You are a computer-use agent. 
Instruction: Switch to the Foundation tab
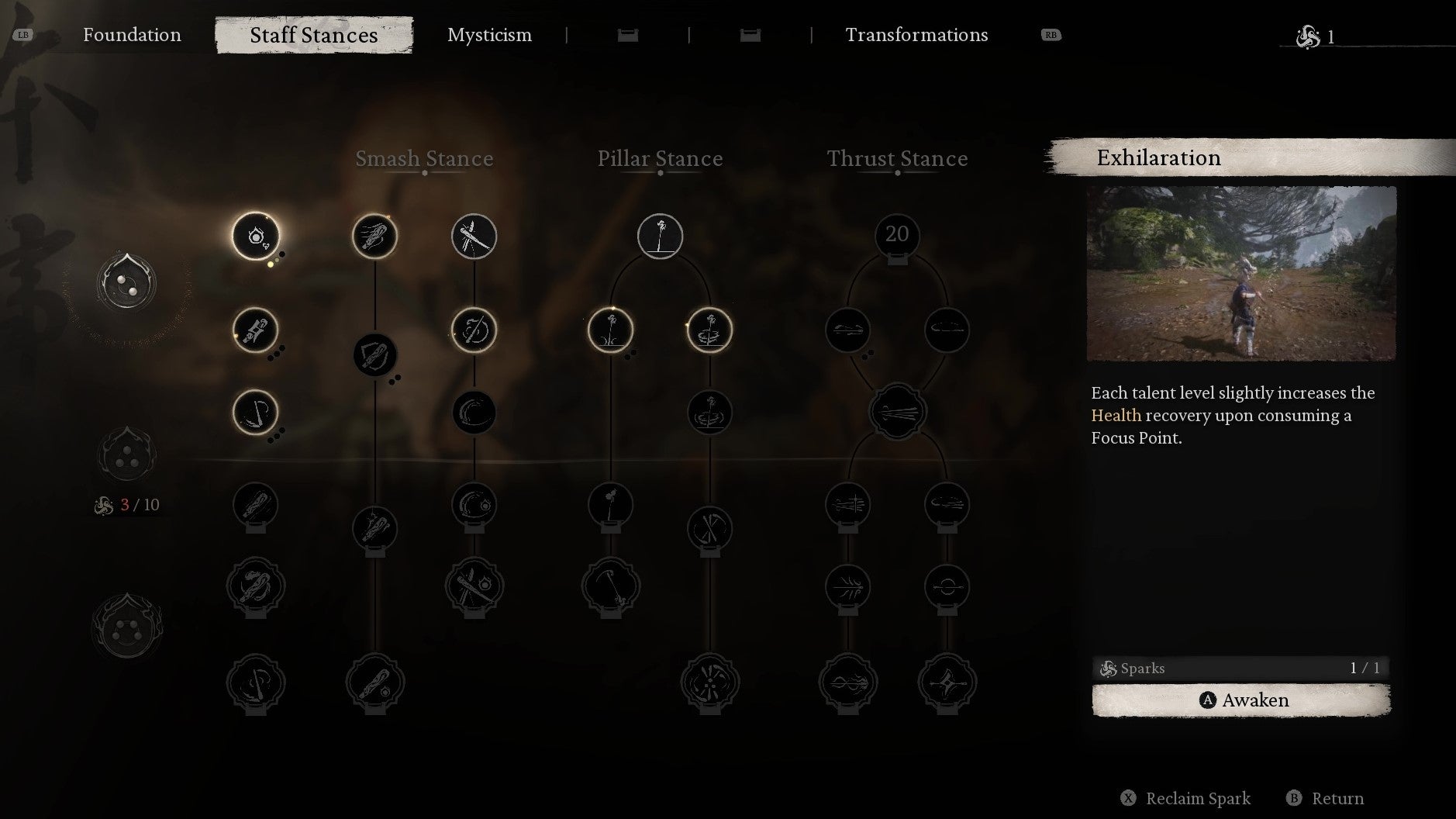(x=132, y=35)
